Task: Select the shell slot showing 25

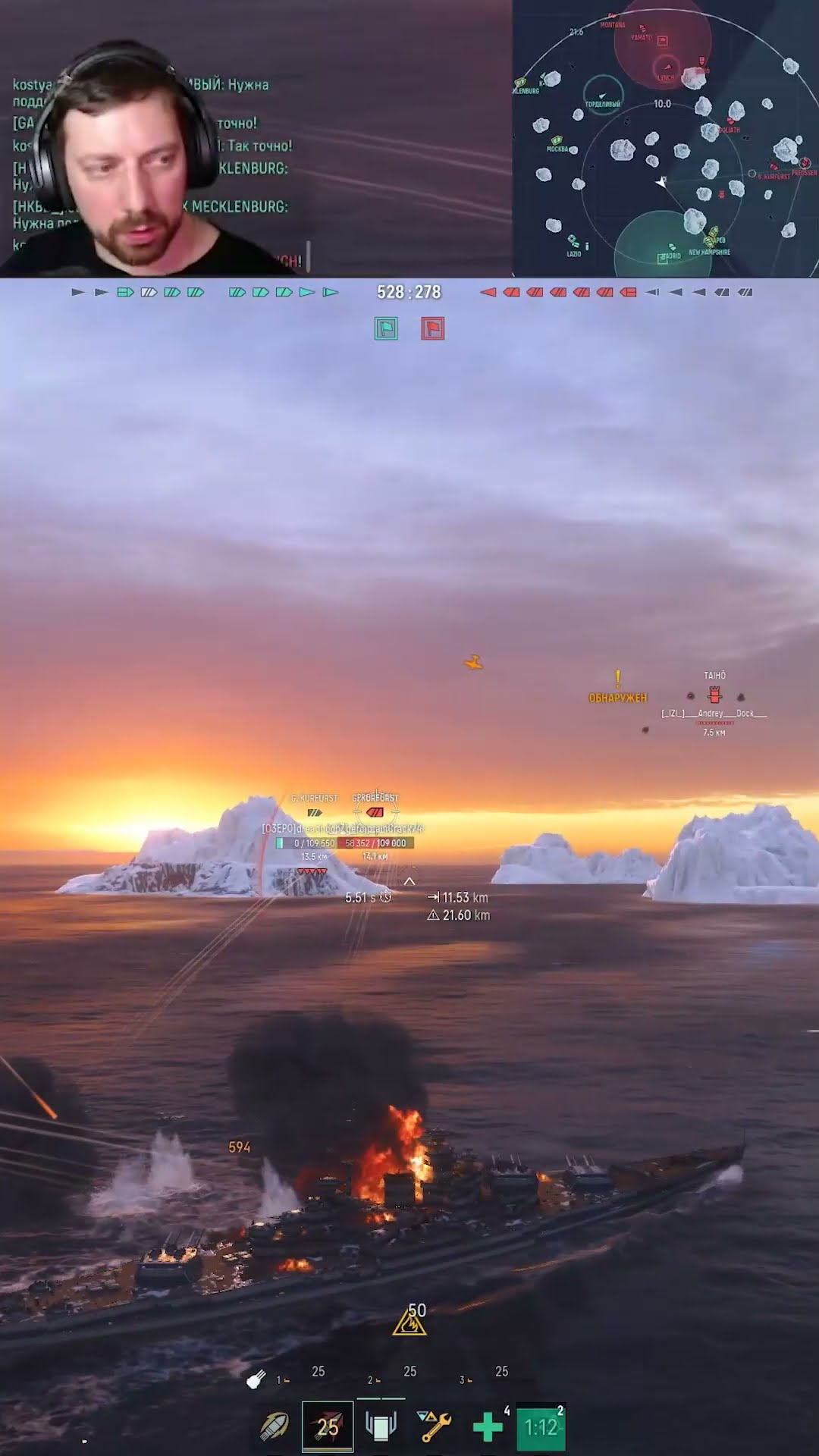Action: 328,1427
